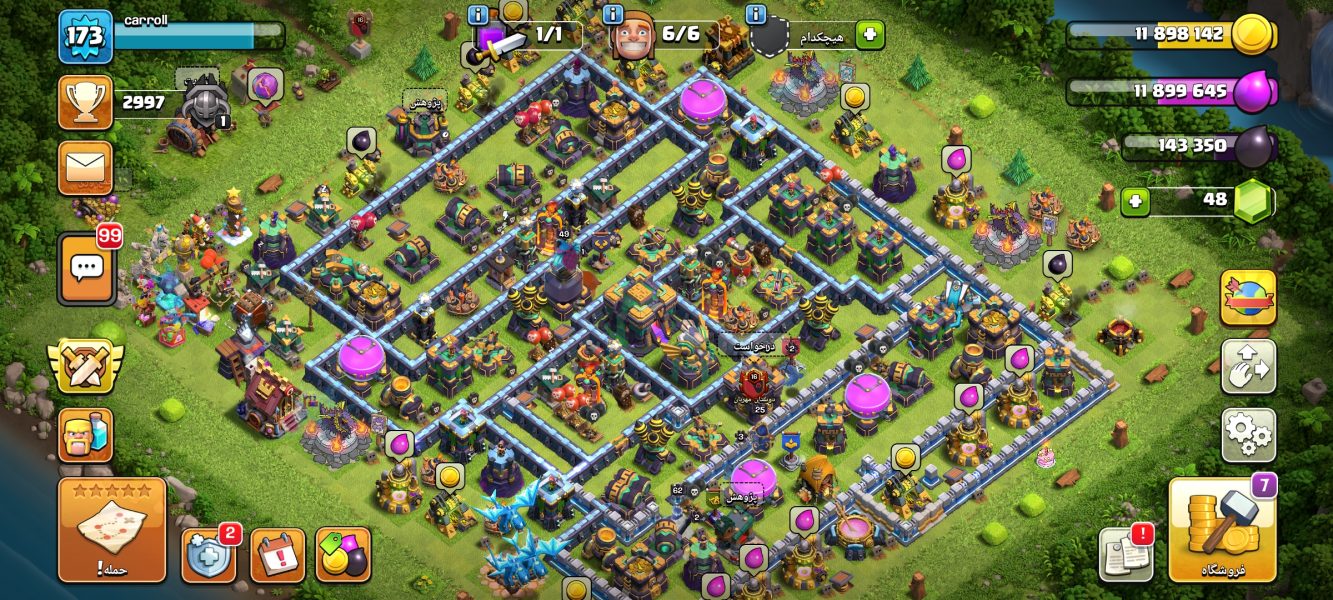Open the builder face menu button
Viewport: 1333px width, 600px height.
click(x=86, y=435)
